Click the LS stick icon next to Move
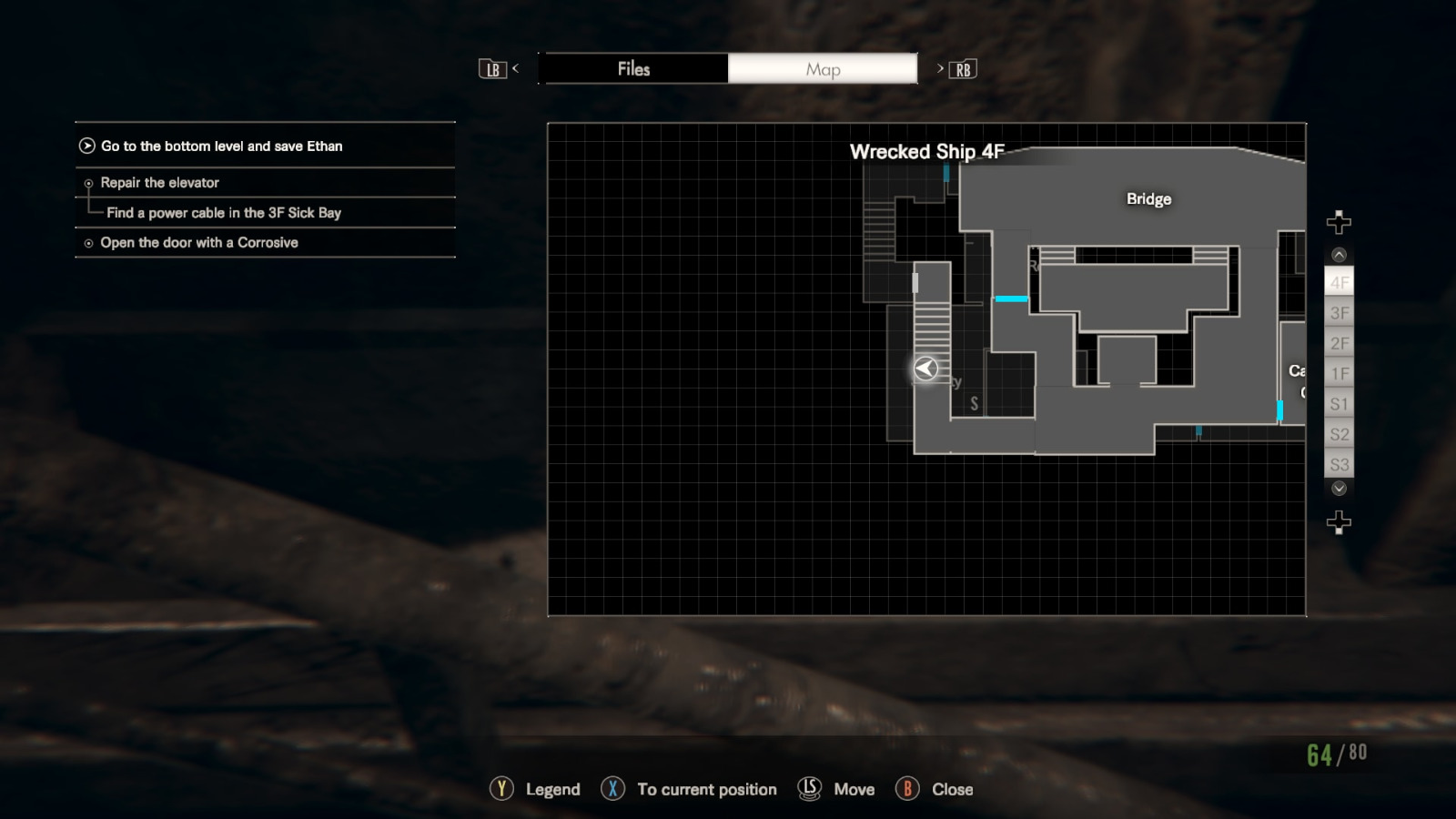The width and height of the screenshot is (1456, 819). point(808,789)
